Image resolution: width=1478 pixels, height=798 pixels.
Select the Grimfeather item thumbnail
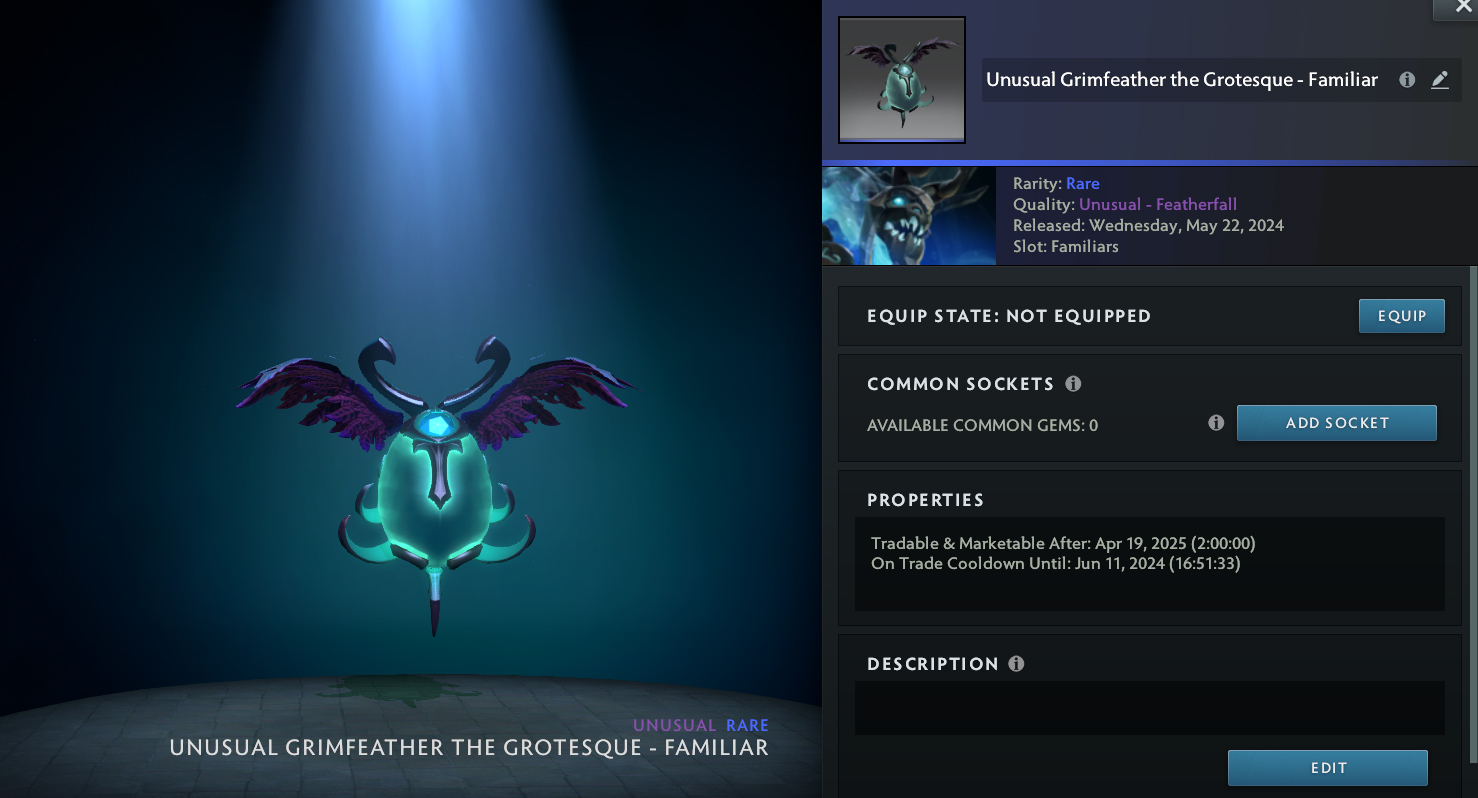(902, 80)
